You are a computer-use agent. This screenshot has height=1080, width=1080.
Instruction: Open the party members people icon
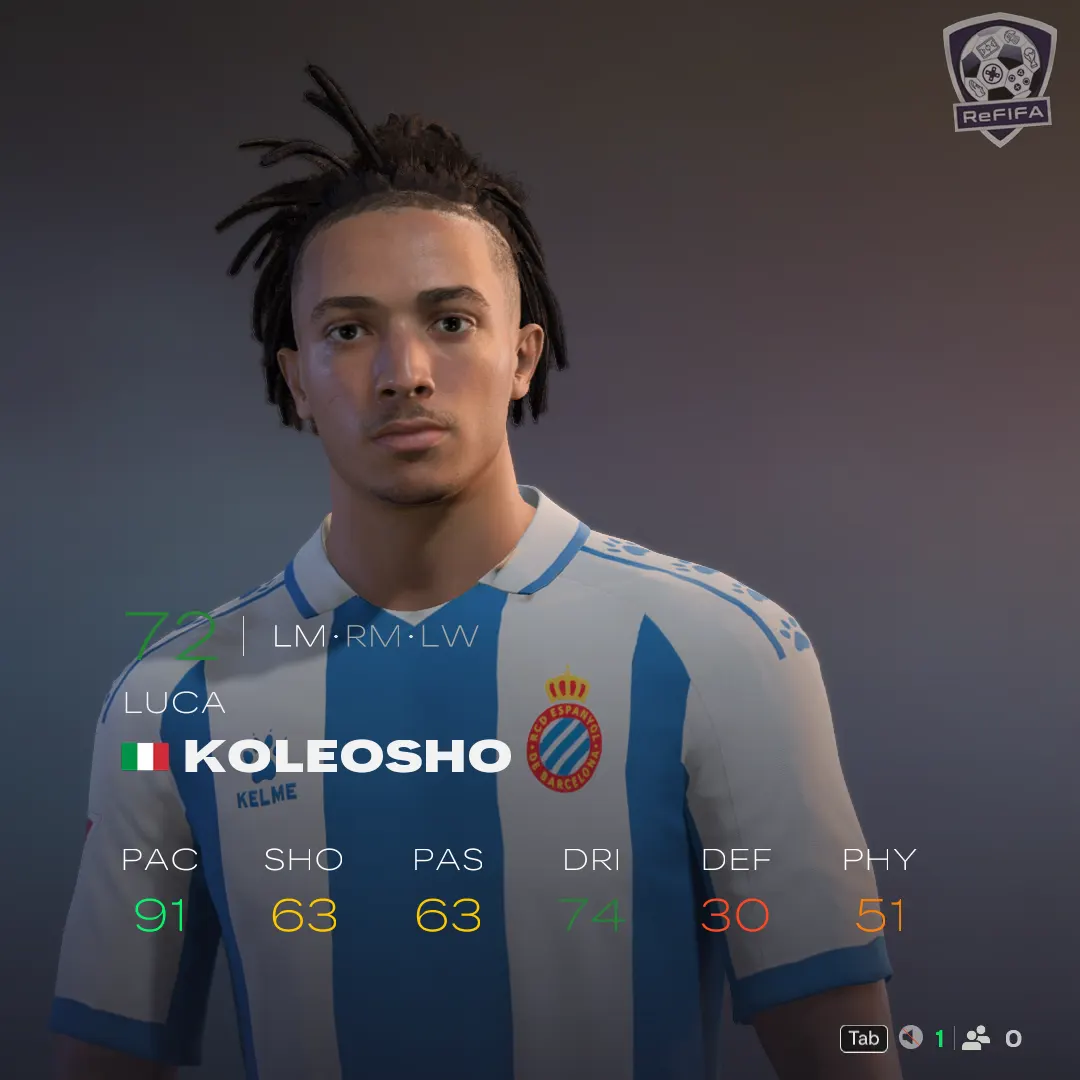pos(976,1038)
